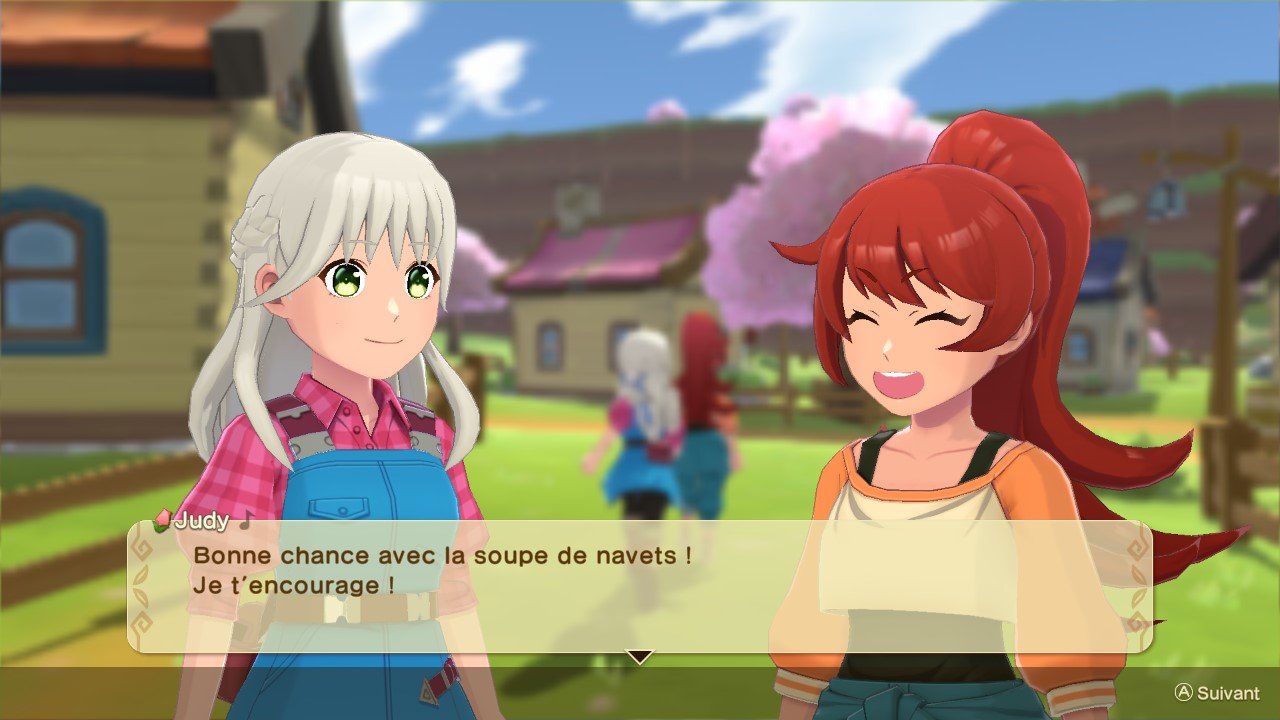Select the music note next to Judy's nameplate
1280x720 pixels.
(245, 522)
